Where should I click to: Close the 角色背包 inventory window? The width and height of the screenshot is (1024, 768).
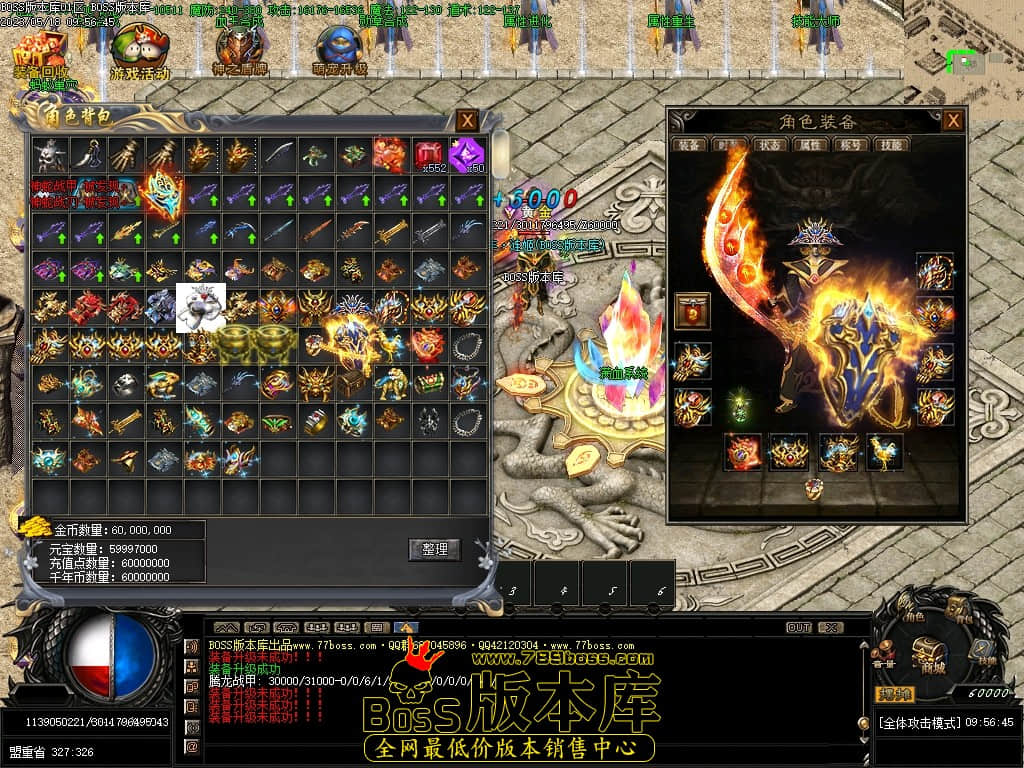[x=467, y=121]
